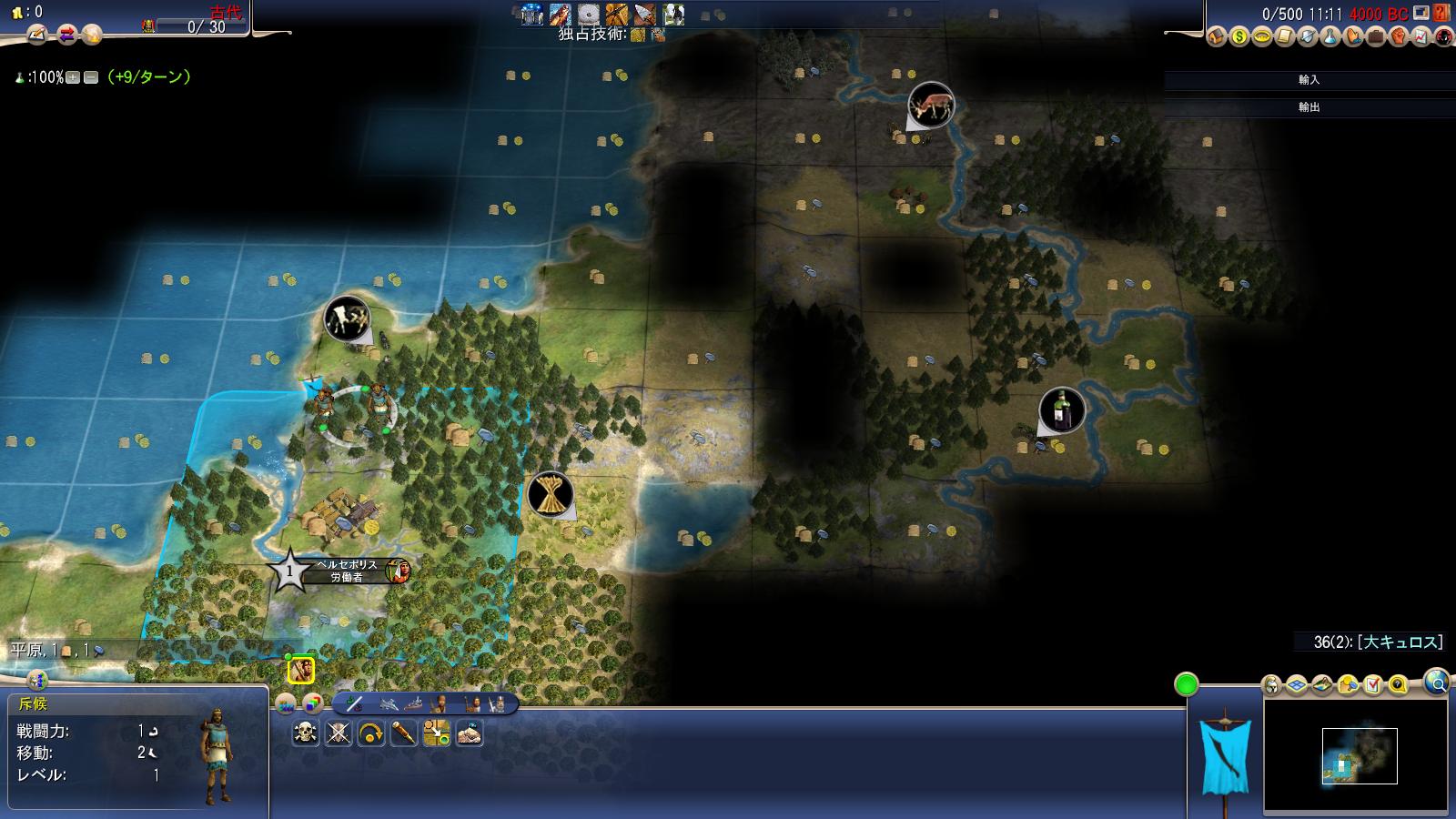The image size is (1456, 819).
Task: Toggle the grid overlay on the minimap bar
Action: coord(1296,686)
